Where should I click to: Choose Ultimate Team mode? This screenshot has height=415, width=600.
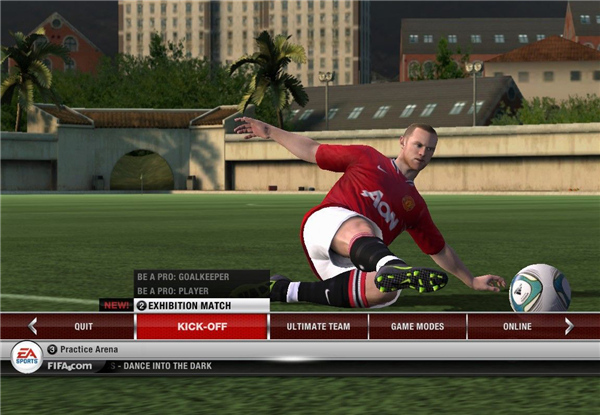click(x=318, y=326)
